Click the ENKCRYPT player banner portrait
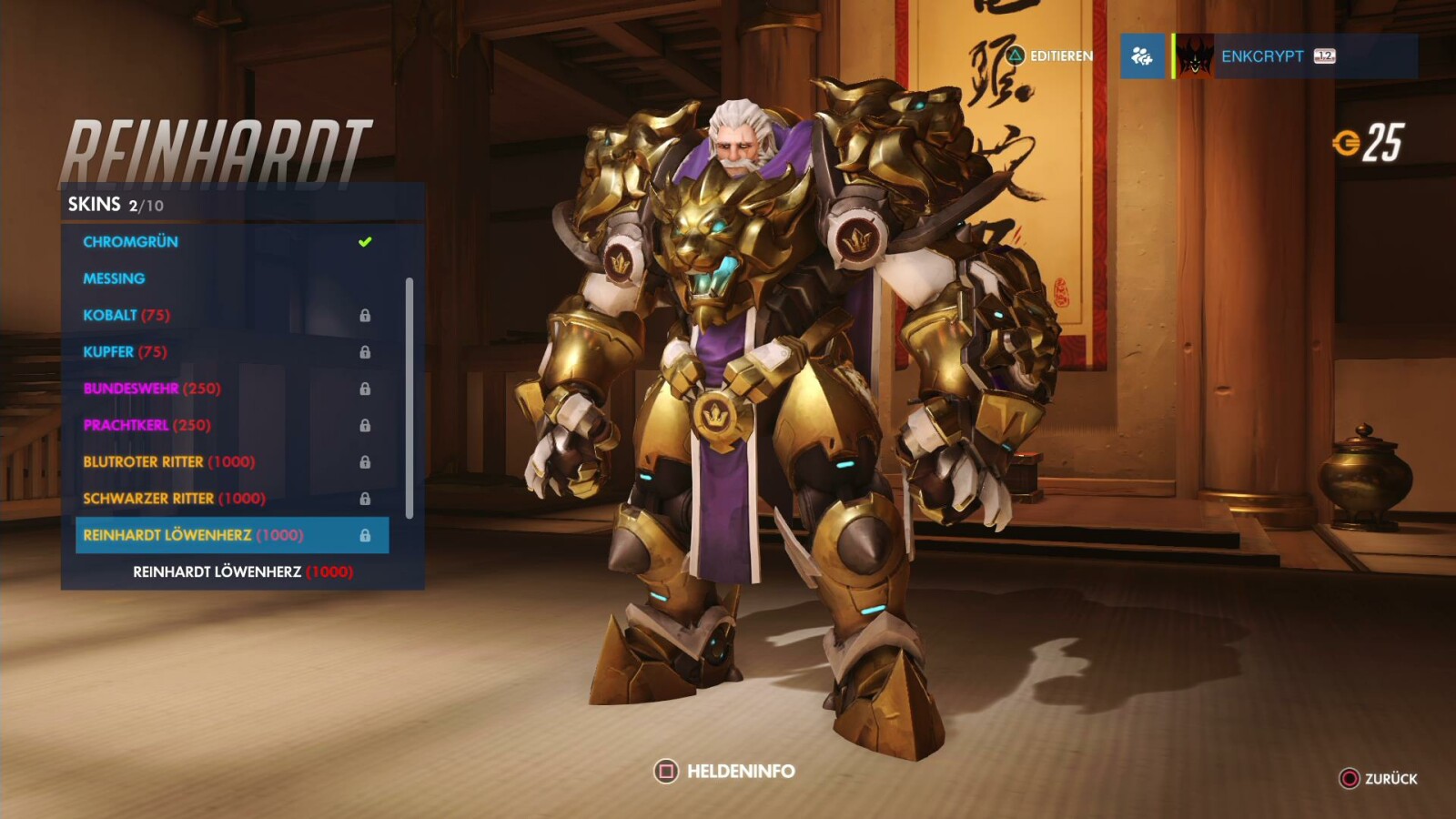Image resolution: width=1456 pixels, height=819 pixels. [x=1194, y=56]
